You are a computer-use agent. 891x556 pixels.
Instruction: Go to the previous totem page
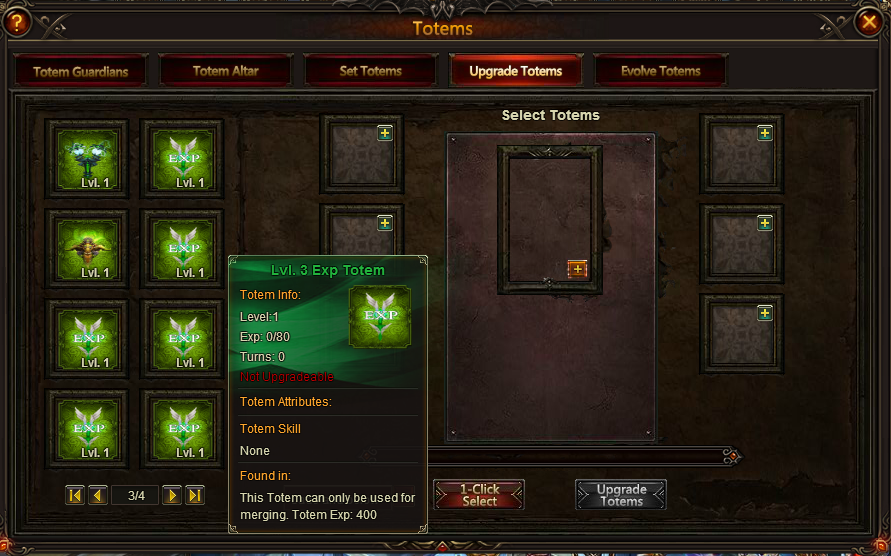(98, 495)
